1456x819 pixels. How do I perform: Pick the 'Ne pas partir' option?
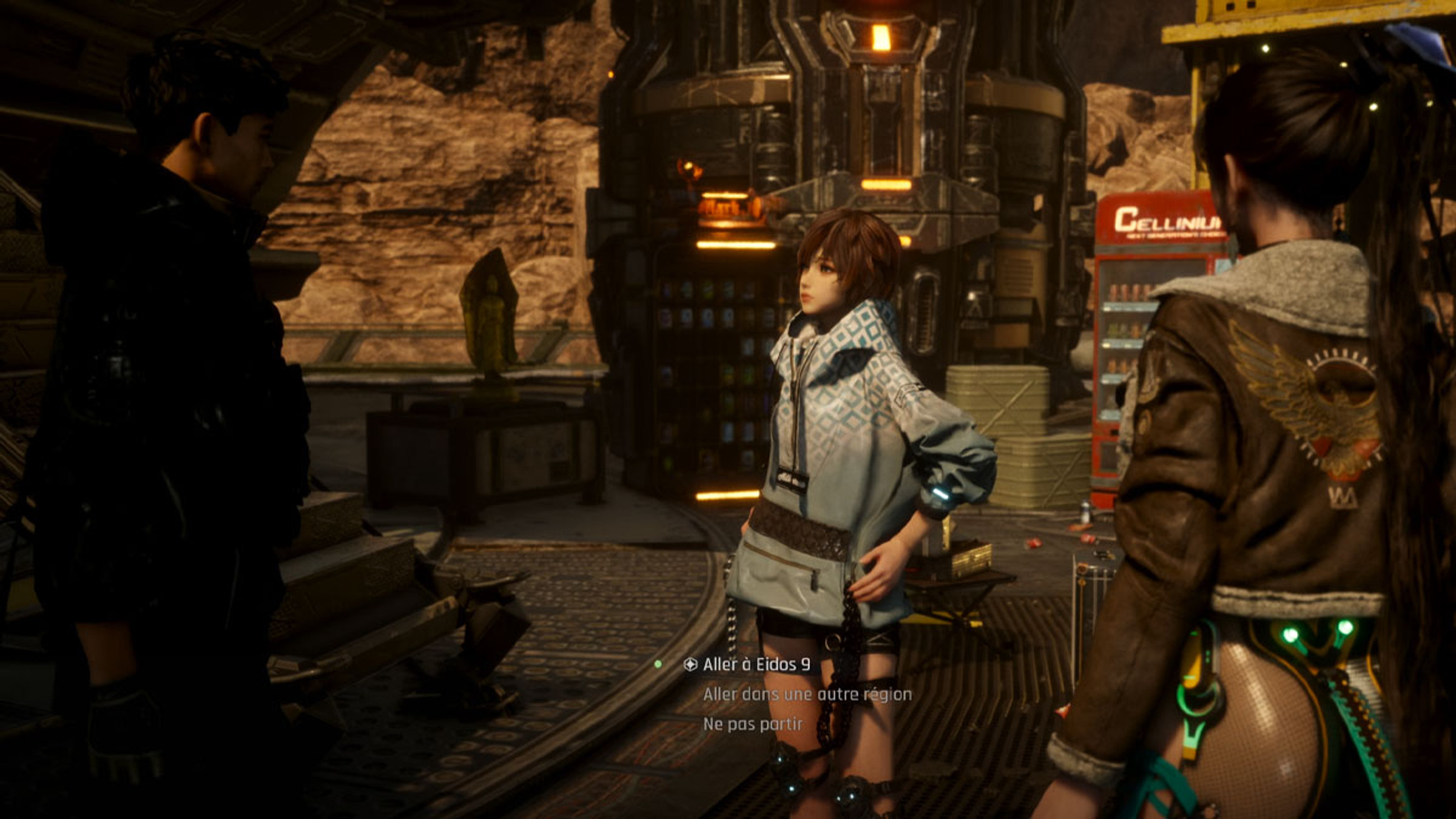pyautogui.click(x=753, y=724)
